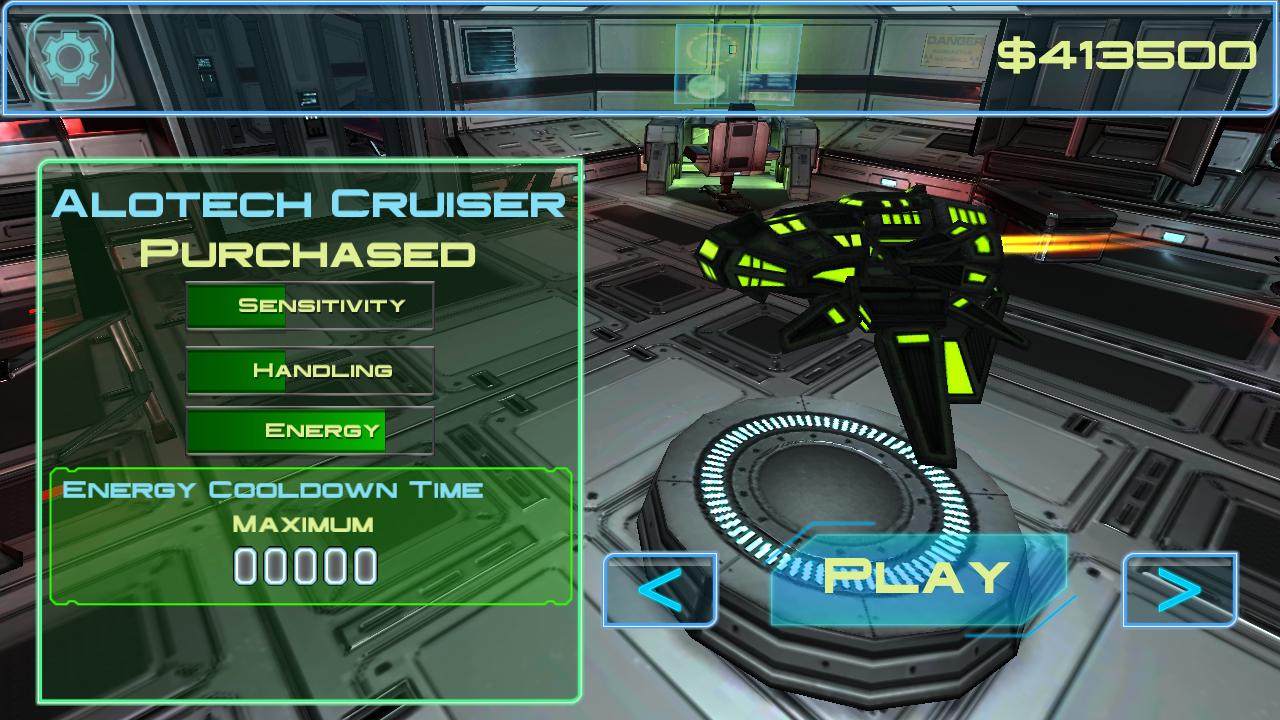Open the gear settings menu
Viewport: 1280px width, 720px height.
69,58
